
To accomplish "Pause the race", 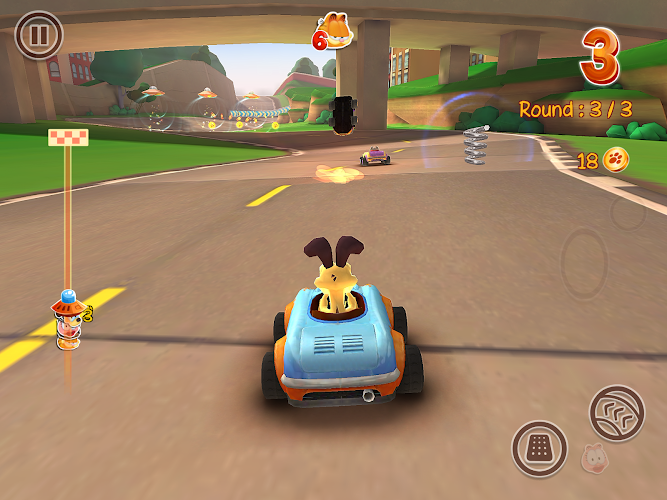I will [x=39, y=36].
